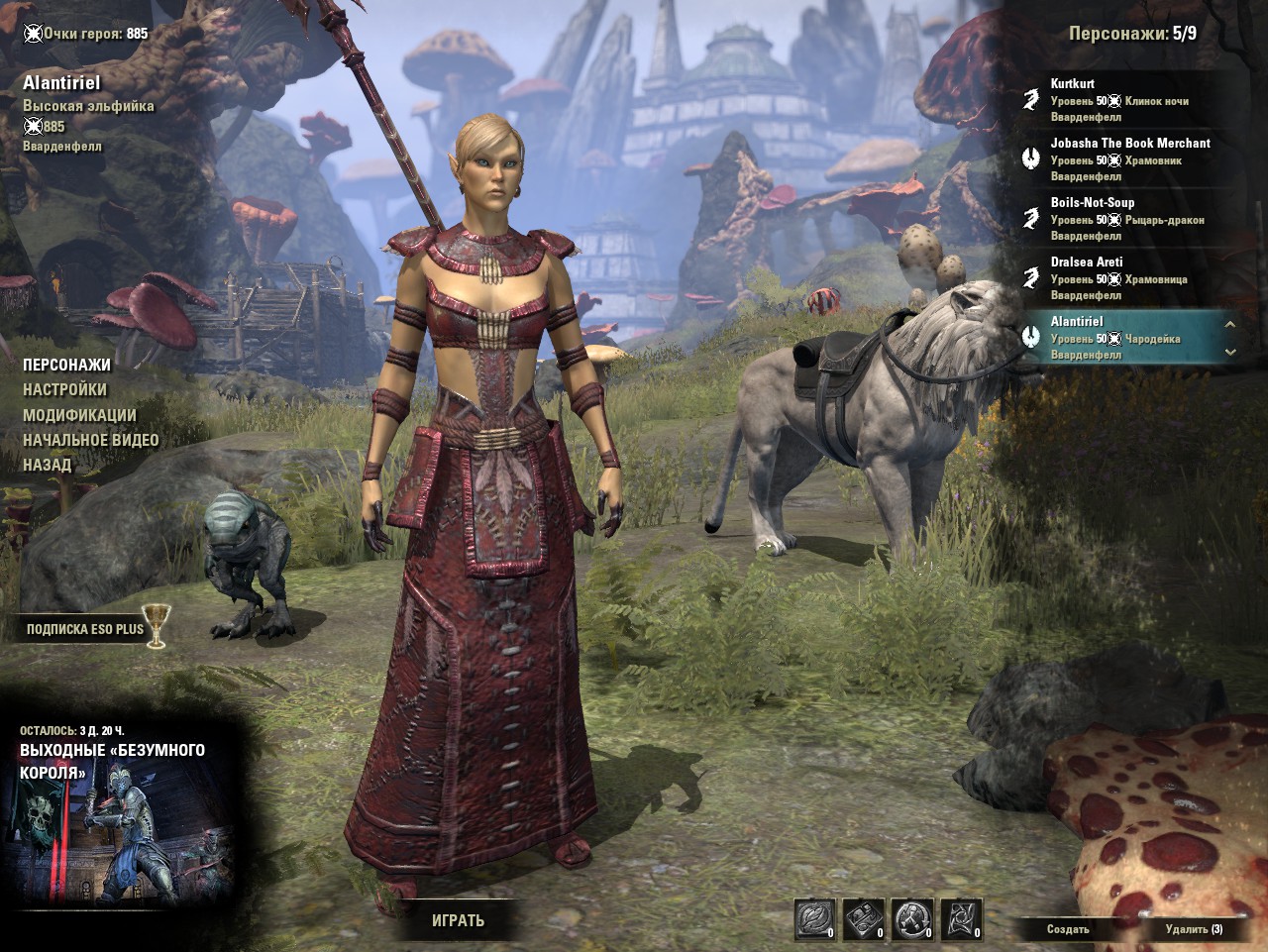Pick the Boils-Not-Soup character row
The image size is (1268, 952).
click(1129, 219)
